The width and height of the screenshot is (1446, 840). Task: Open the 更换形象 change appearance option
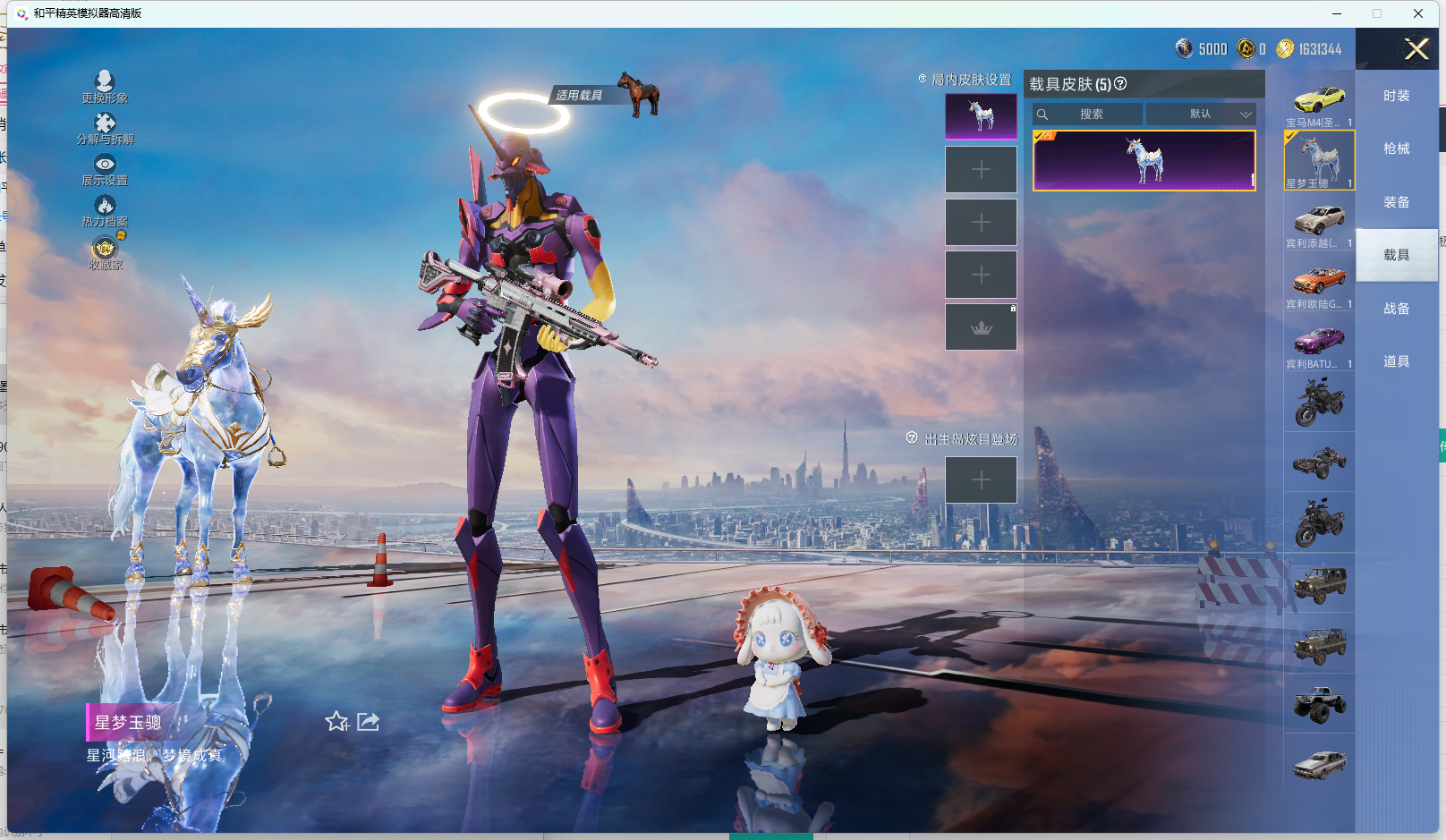[105, 87]
